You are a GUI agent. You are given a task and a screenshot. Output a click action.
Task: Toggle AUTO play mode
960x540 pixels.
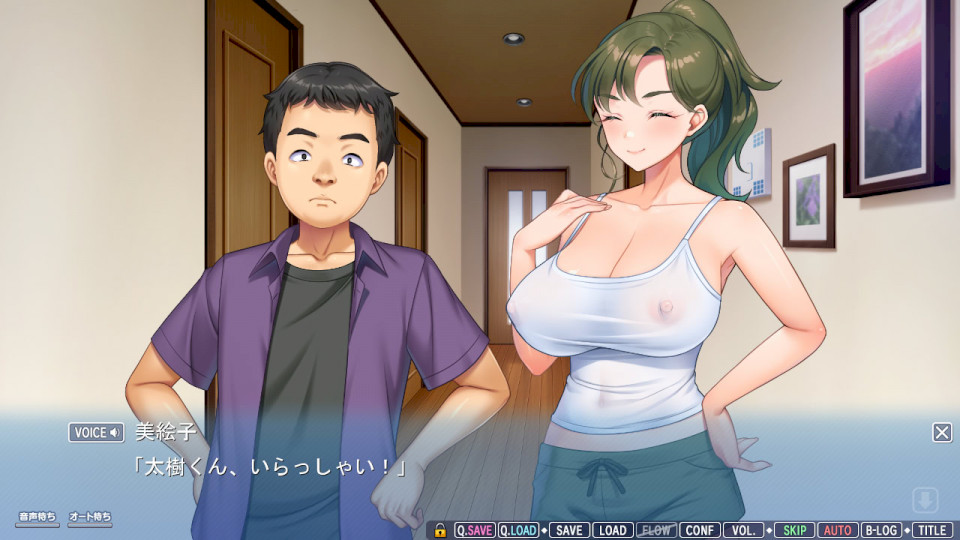pyautogui.click(x=838, y=530)
